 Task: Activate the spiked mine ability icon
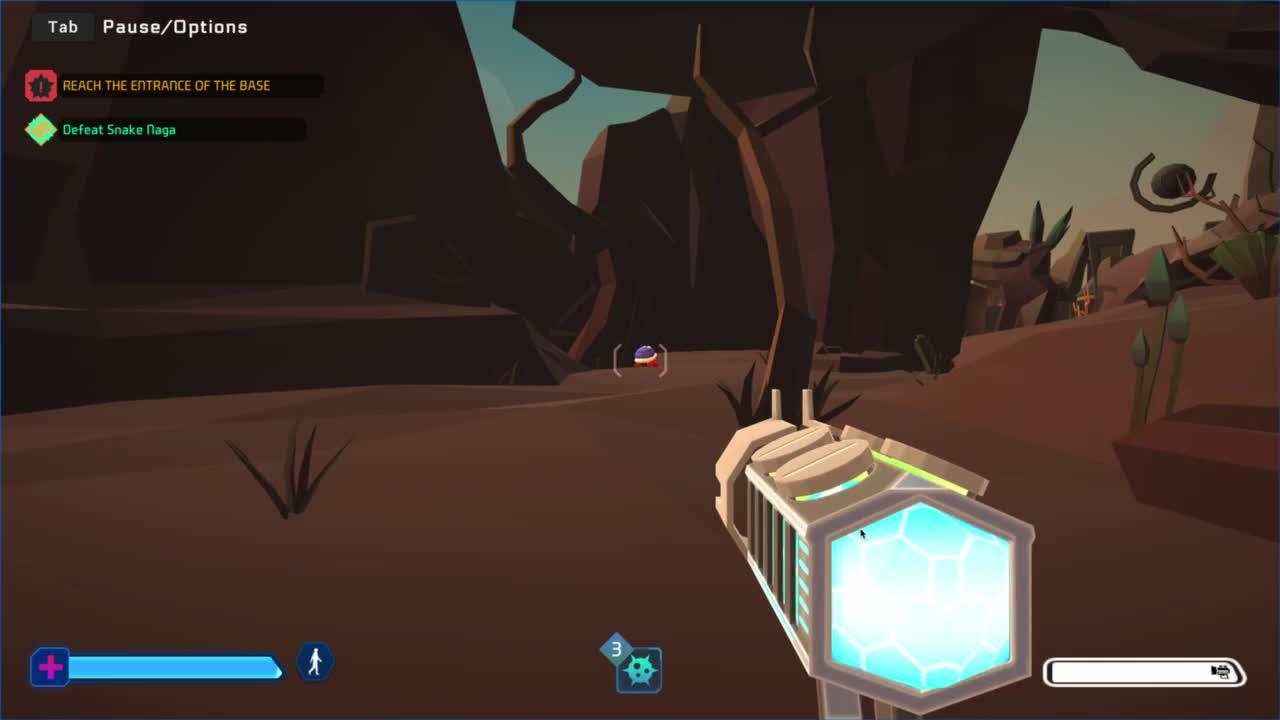point(640,670)
